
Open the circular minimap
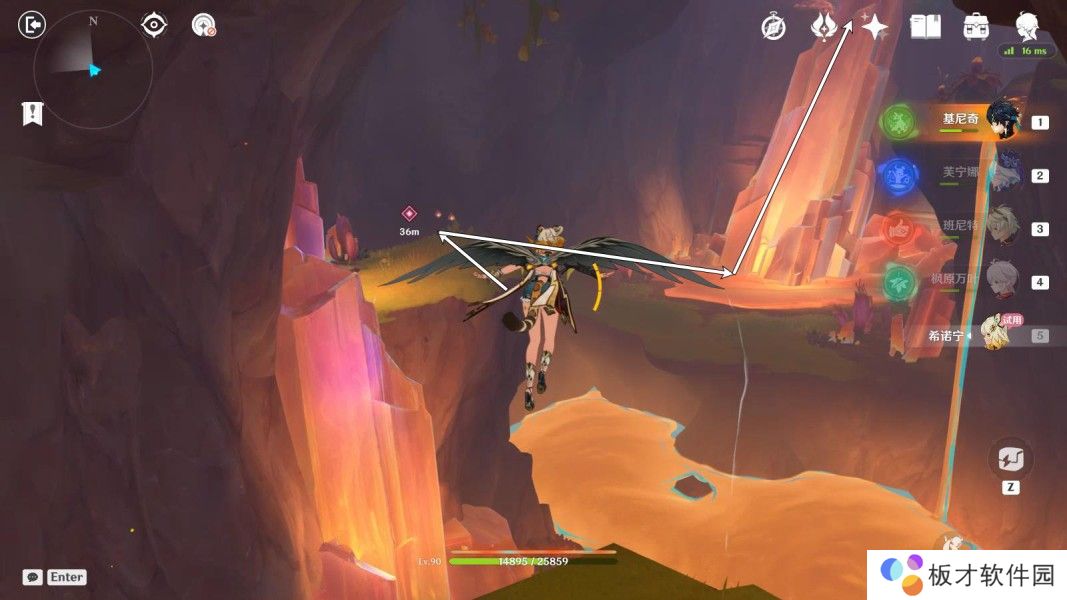pyautogui.click(x=93, y=69)
